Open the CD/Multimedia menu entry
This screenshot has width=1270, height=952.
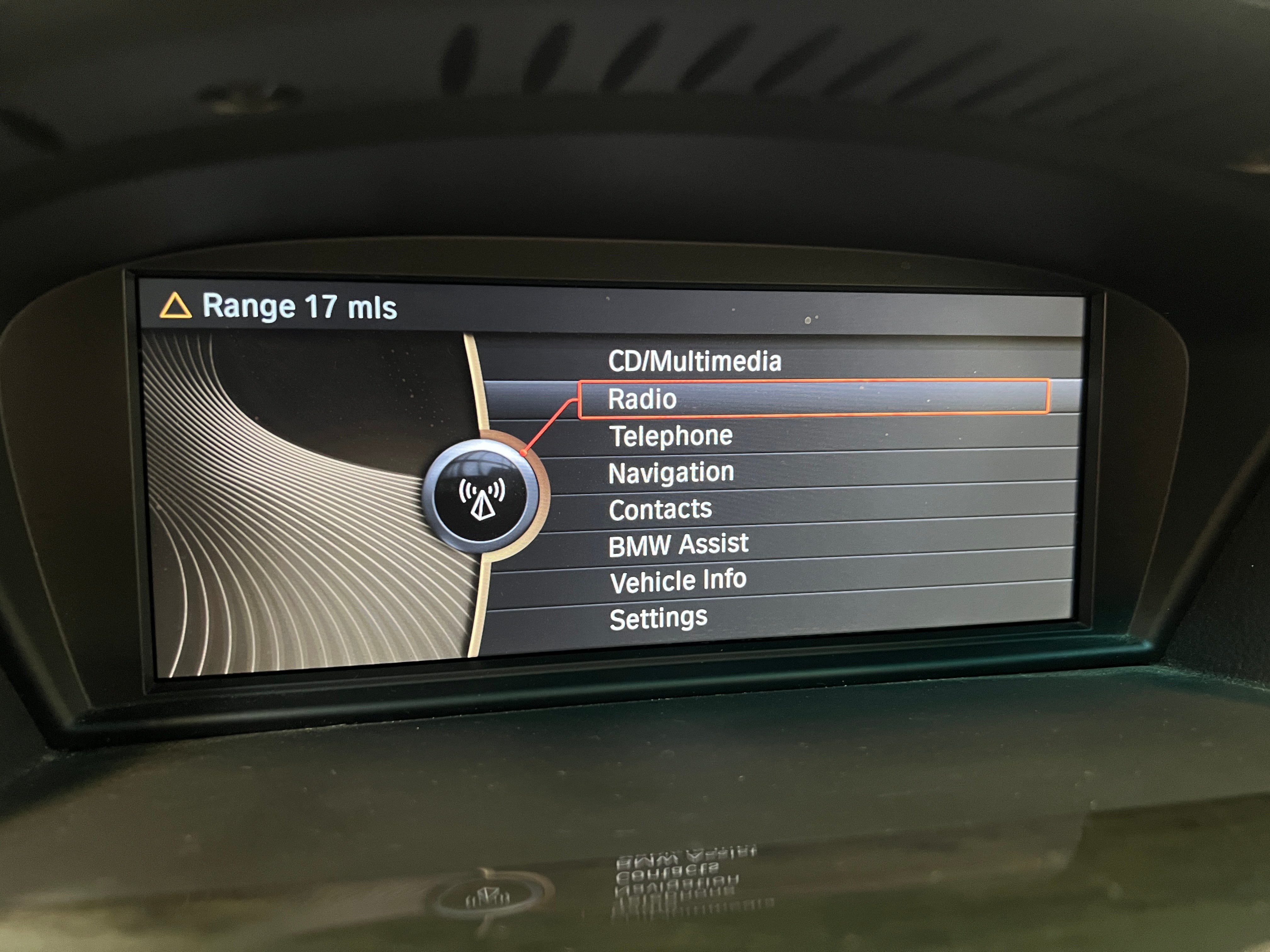tap(694, 361)
